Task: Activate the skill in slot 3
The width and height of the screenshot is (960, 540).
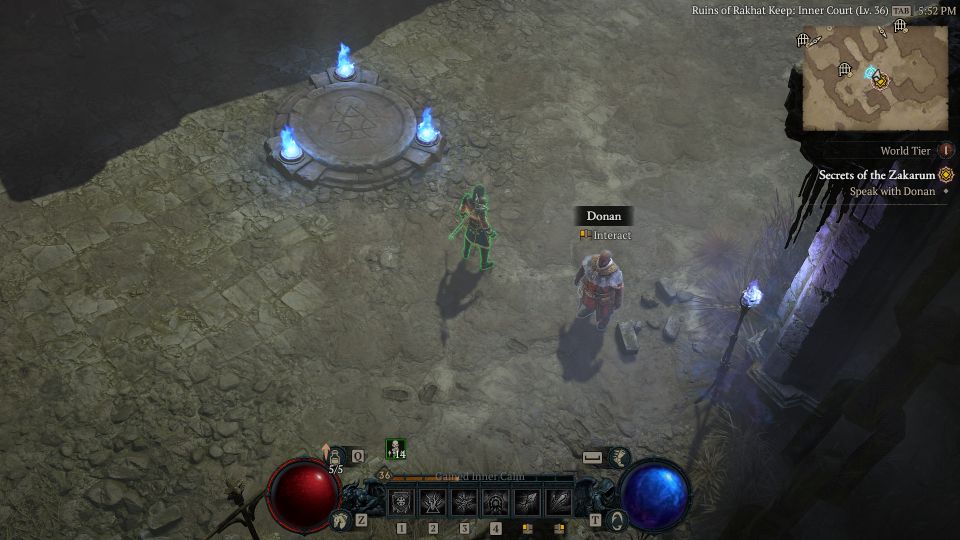Action: (x=464, y=503)
